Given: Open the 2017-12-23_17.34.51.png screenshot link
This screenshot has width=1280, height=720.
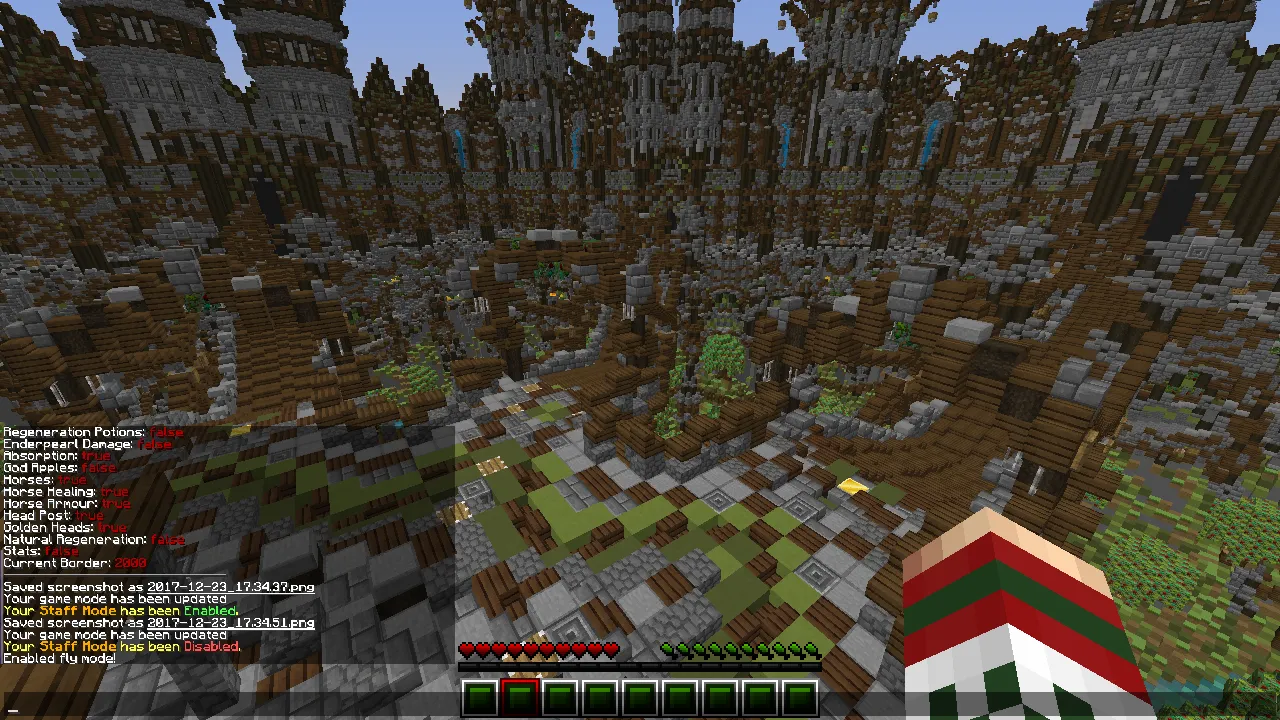Looking at the screenshot, I should 230,623.
